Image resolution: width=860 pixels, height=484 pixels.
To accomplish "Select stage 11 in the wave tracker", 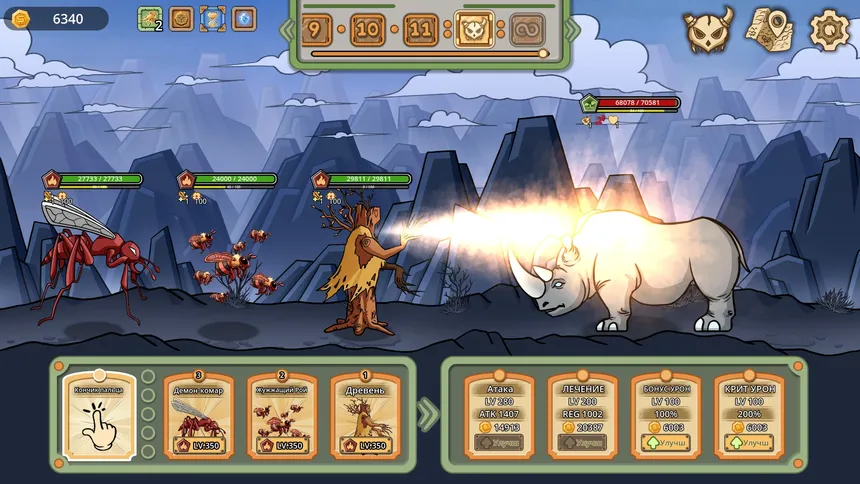I will point(421,30).
